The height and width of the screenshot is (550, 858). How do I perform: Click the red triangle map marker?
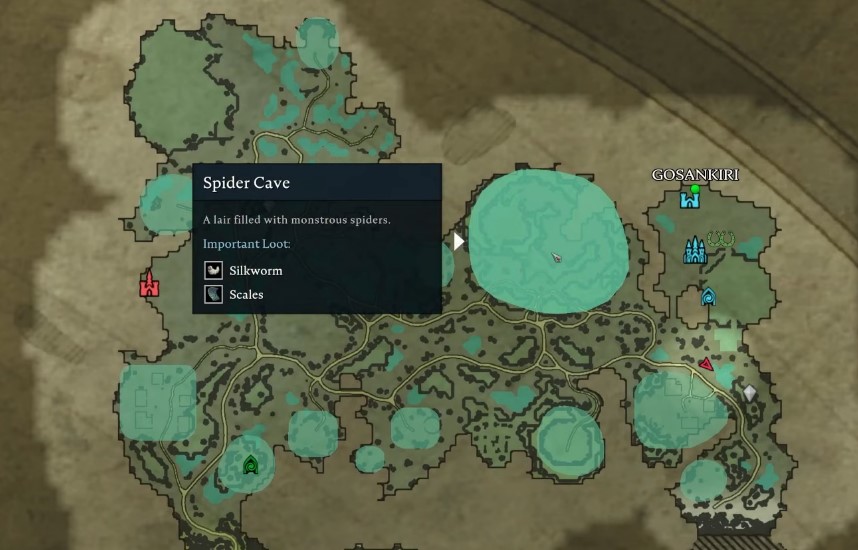click(x=706, y=364)
